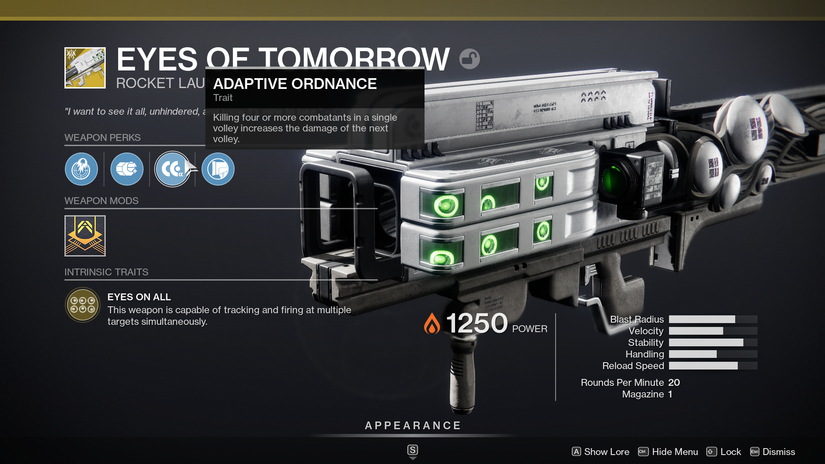
Task: Choose the Alloy Casing magazine perk icon
Action: point(127,168)
